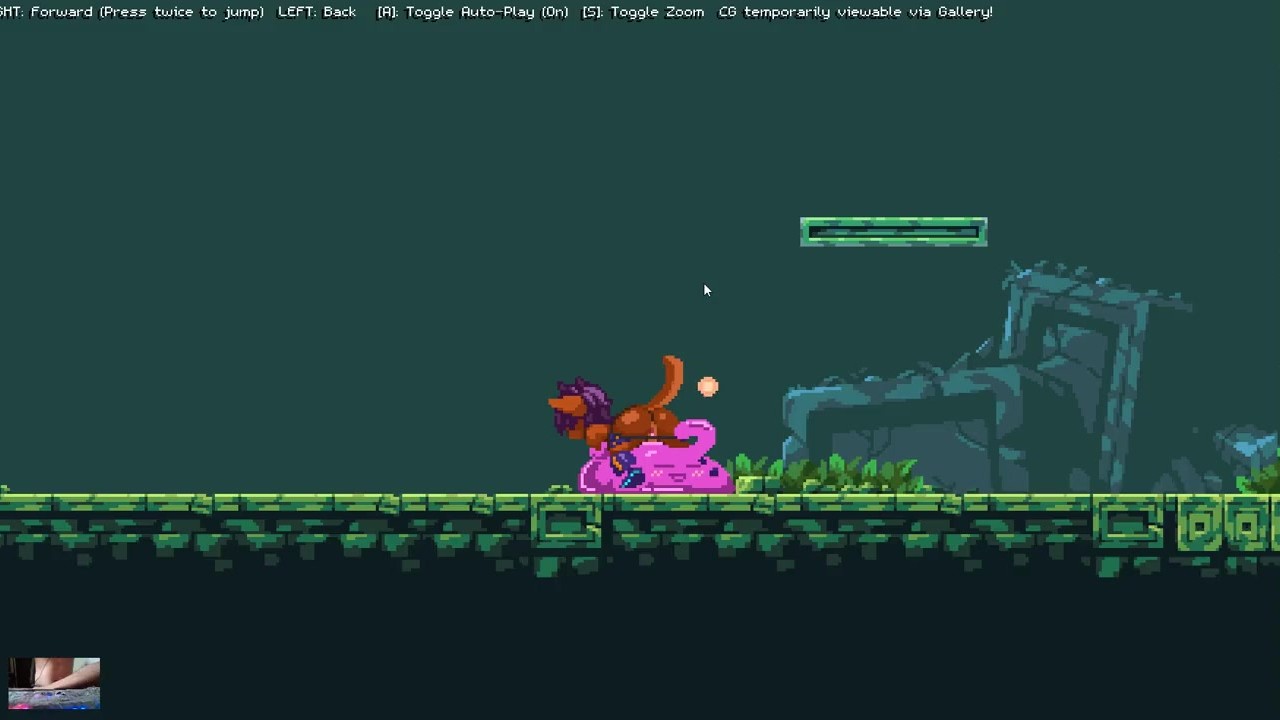Screen dimensions: 1280x720
Task: Click the 'LEFT: Back' control hint
Action: [x=316, y=11]
